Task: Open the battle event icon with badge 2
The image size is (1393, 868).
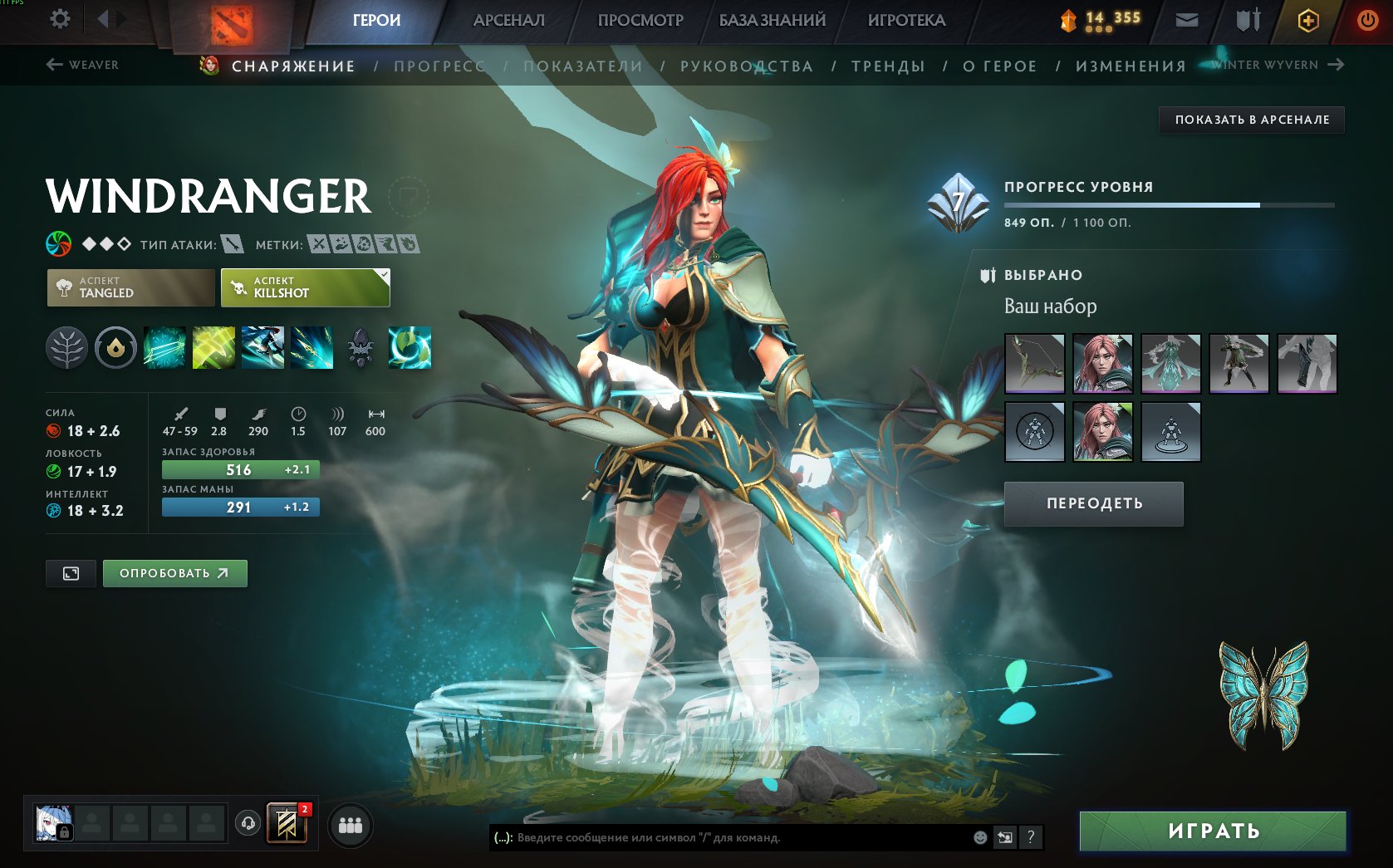Action: (x=286, y=824)
